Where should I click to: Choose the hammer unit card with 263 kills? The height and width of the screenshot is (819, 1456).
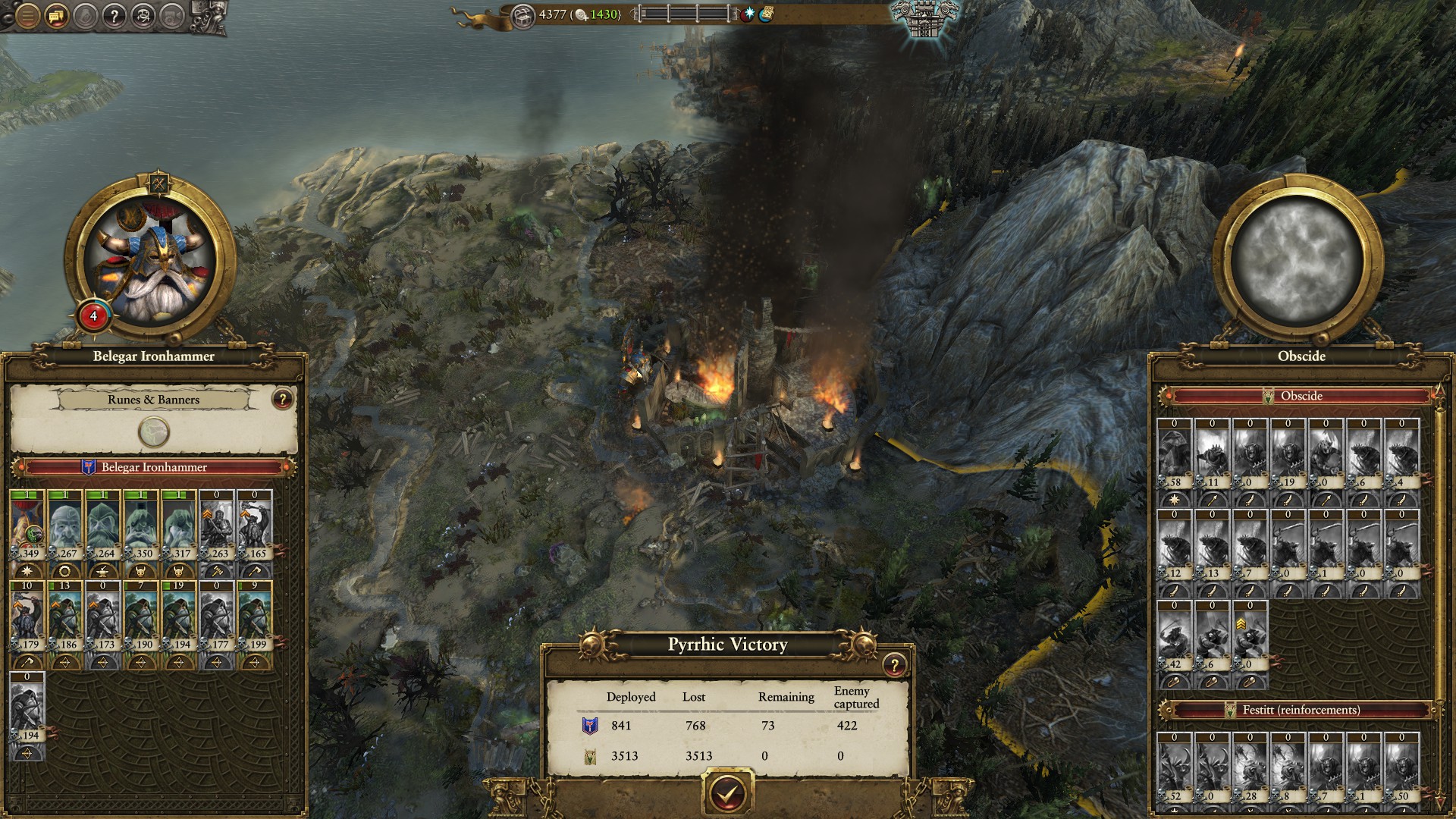pos(217,526)
